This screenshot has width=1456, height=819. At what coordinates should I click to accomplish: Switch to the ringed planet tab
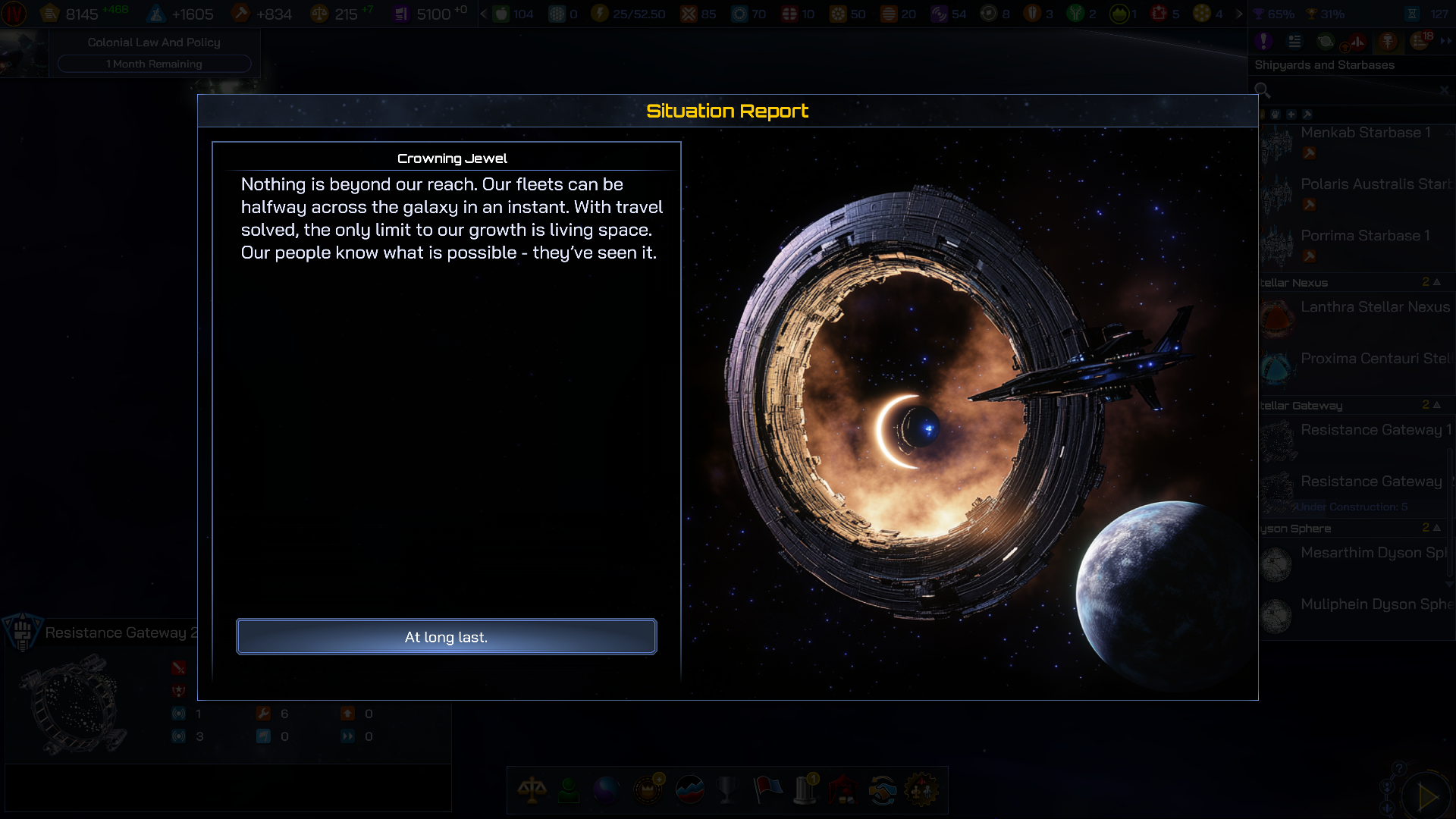pos(1325,42)
